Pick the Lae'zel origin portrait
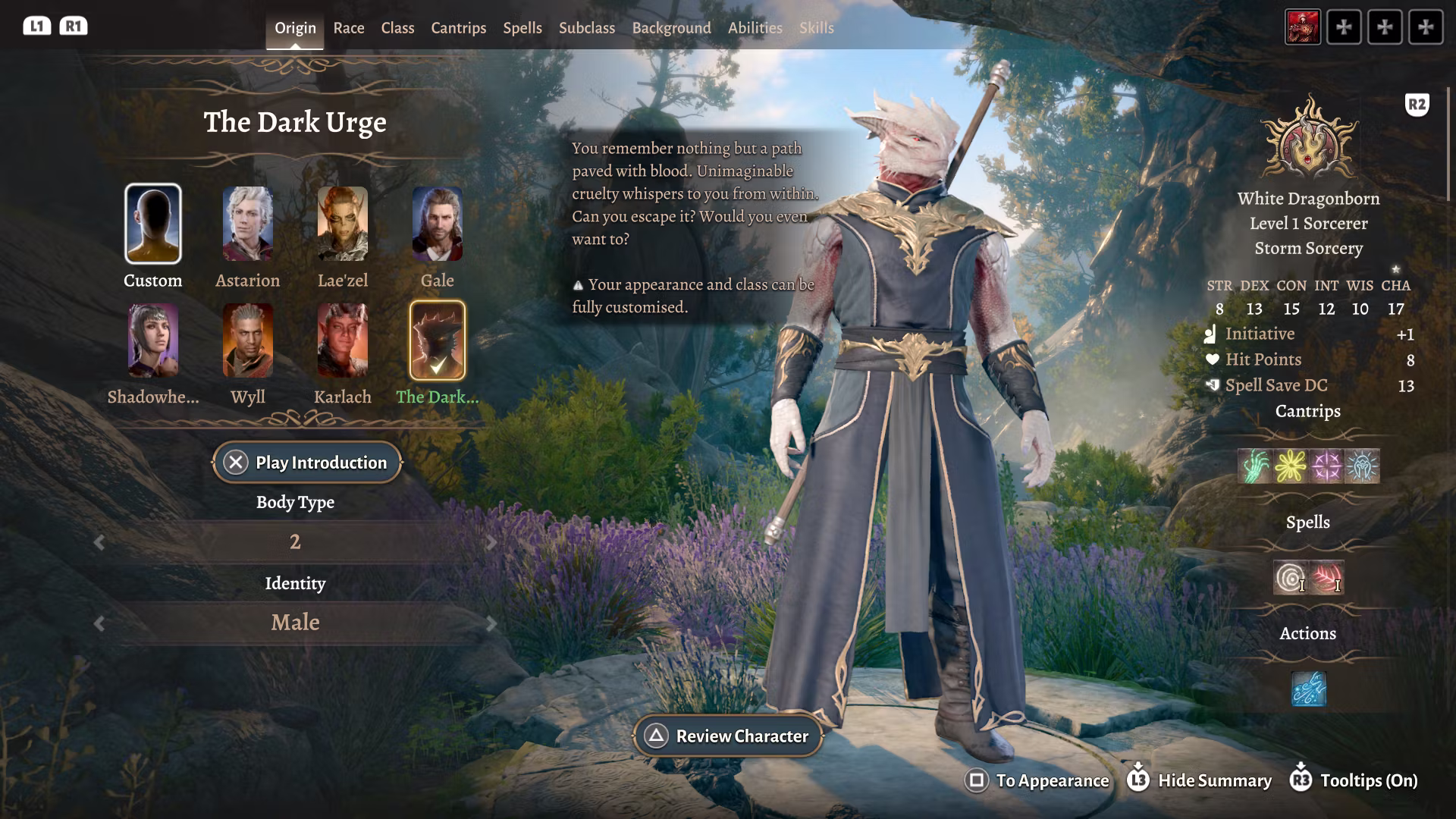The image size is (1456, 819). (x=343, y=224)
